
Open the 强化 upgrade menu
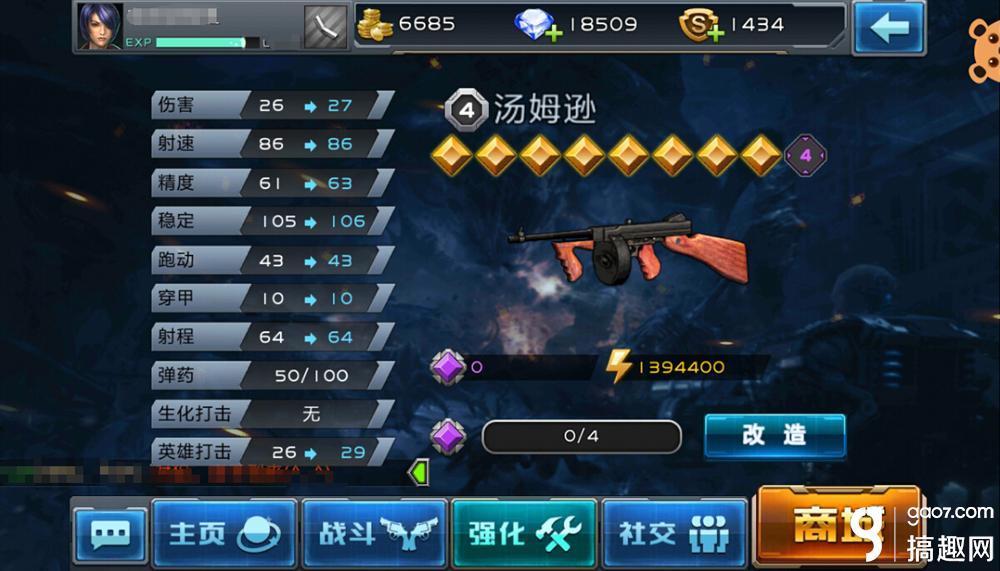point(524,533)
